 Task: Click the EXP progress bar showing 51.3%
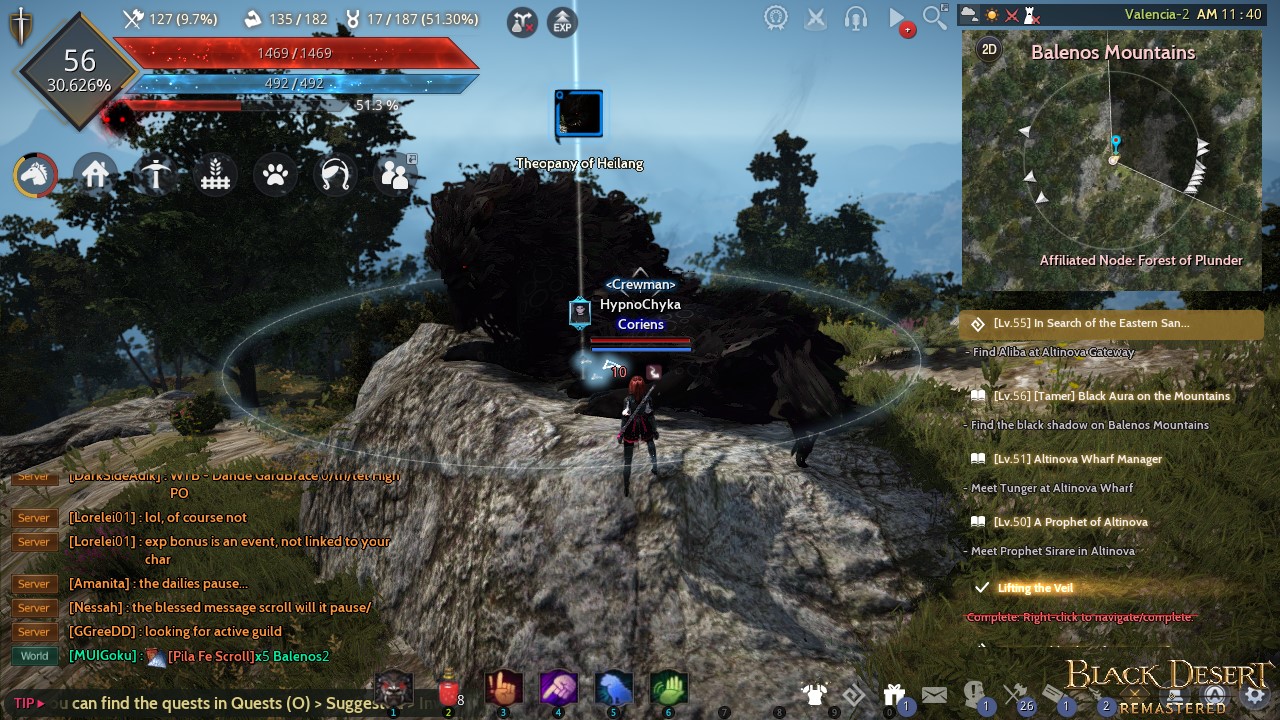coord(300,102)
